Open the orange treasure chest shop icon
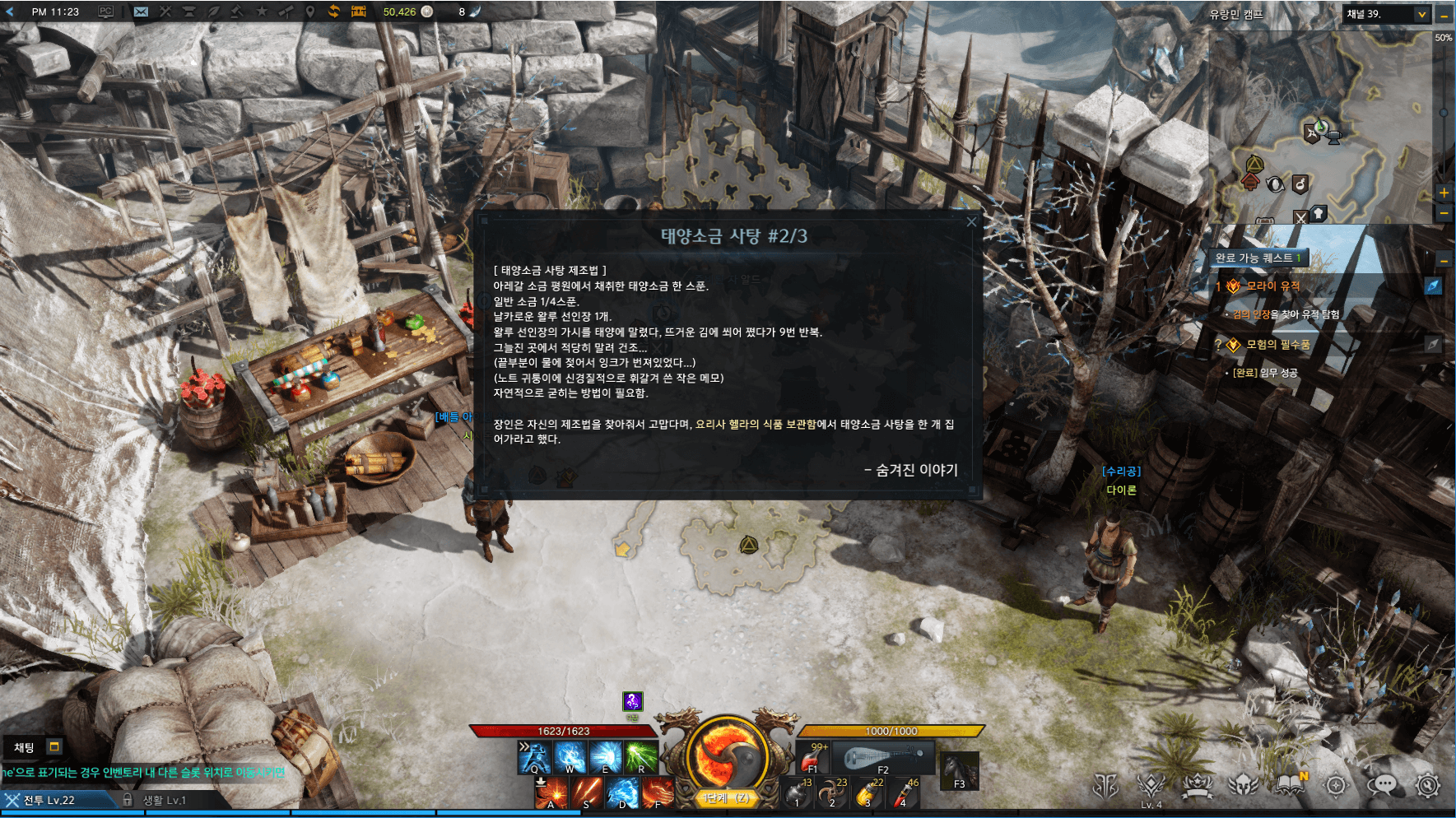1456x818 pixels. point(359,12)
